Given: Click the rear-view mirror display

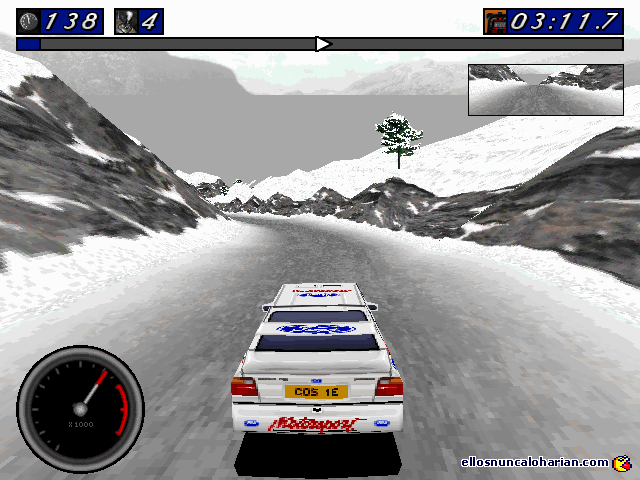Looking at the screenshot, I should (545, 90).
